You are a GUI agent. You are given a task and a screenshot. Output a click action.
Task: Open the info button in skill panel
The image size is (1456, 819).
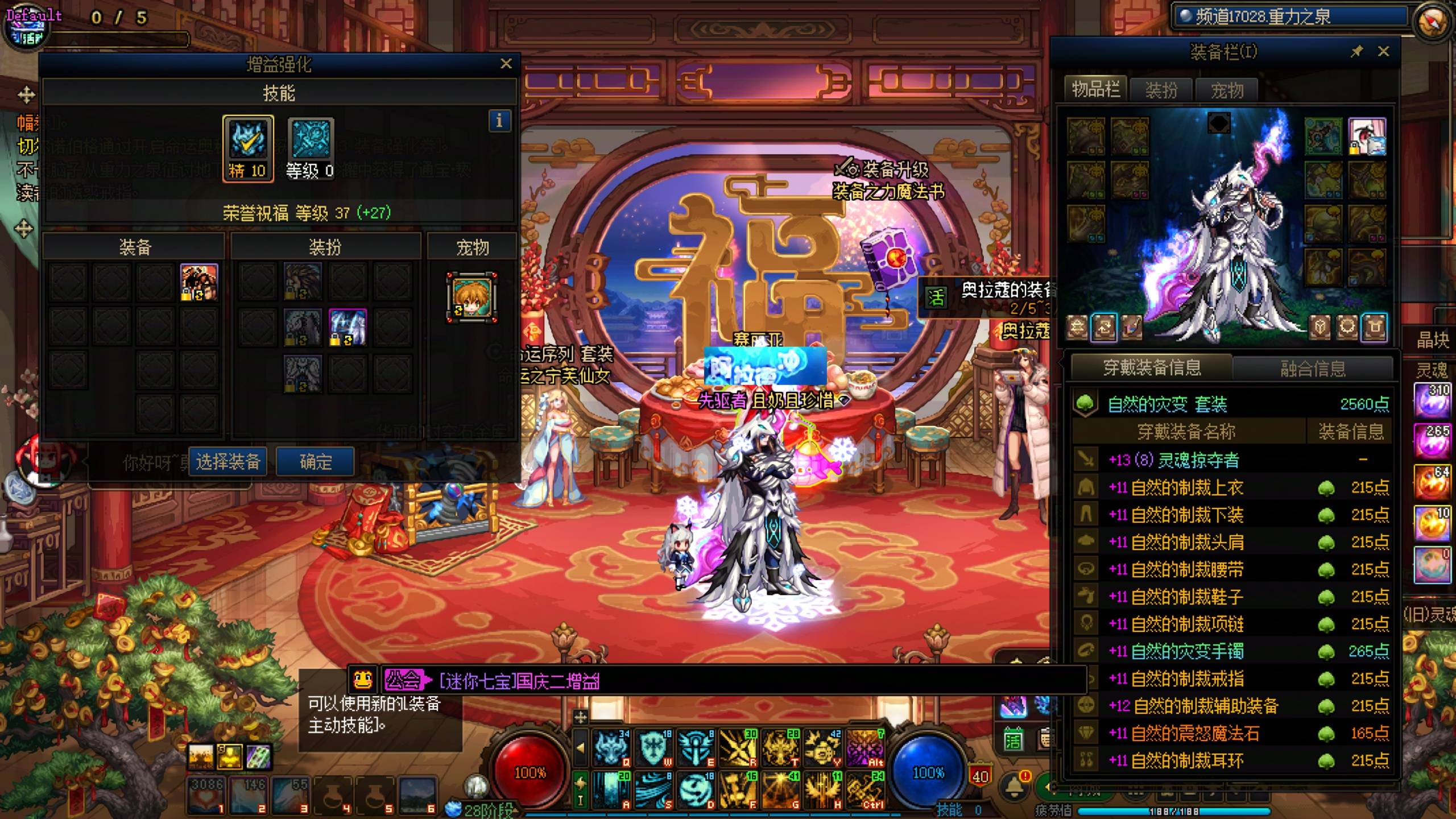[499, 121]
